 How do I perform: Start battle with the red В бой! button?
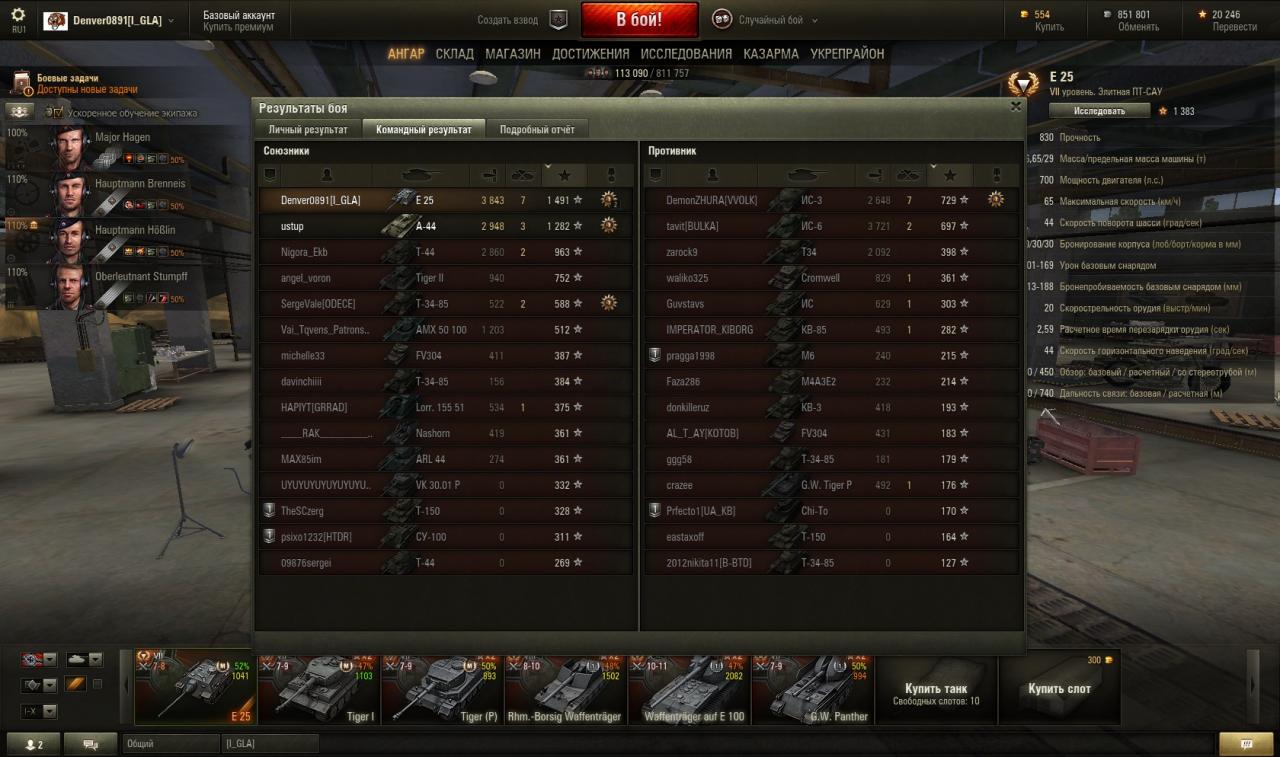click(x=640, y=19)
